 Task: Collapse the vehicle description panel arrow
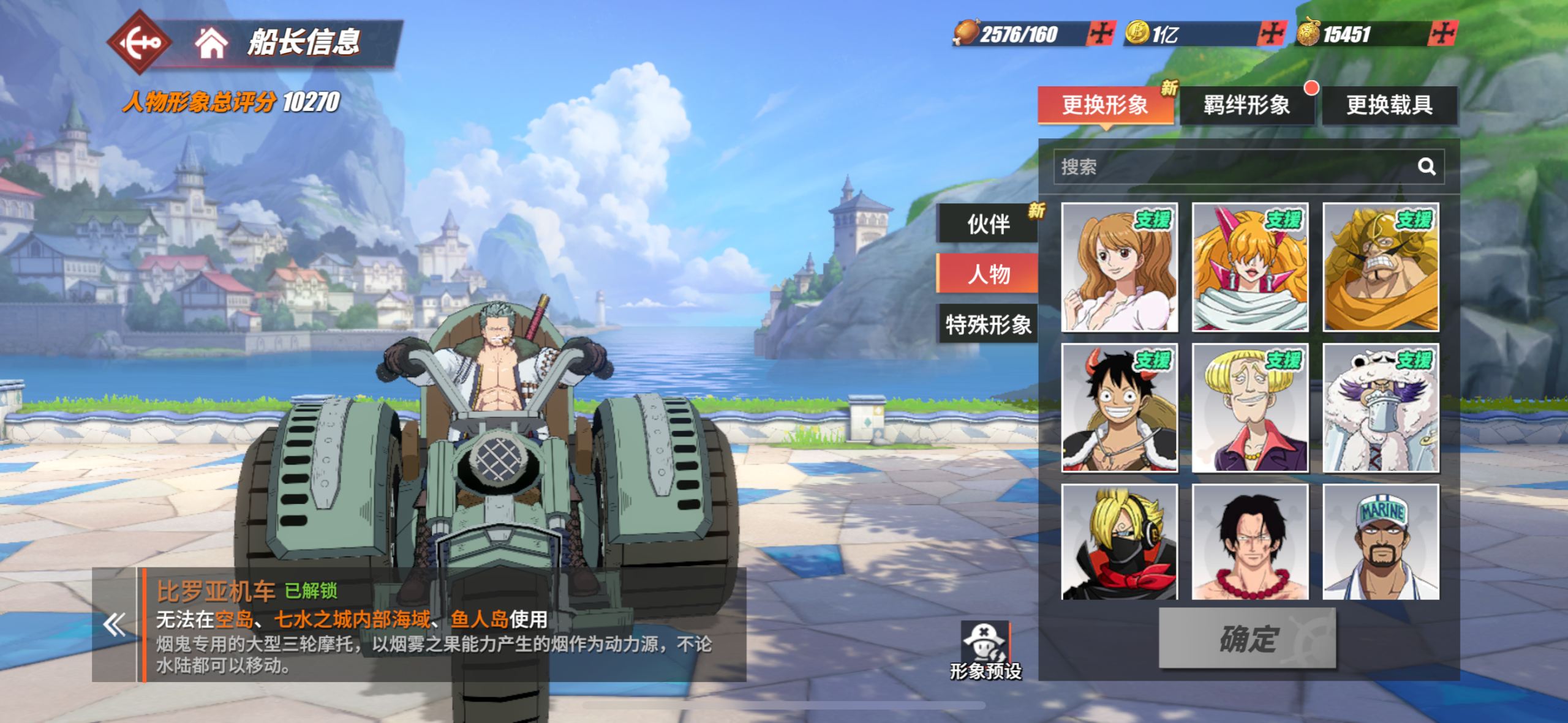click(115, 625)
